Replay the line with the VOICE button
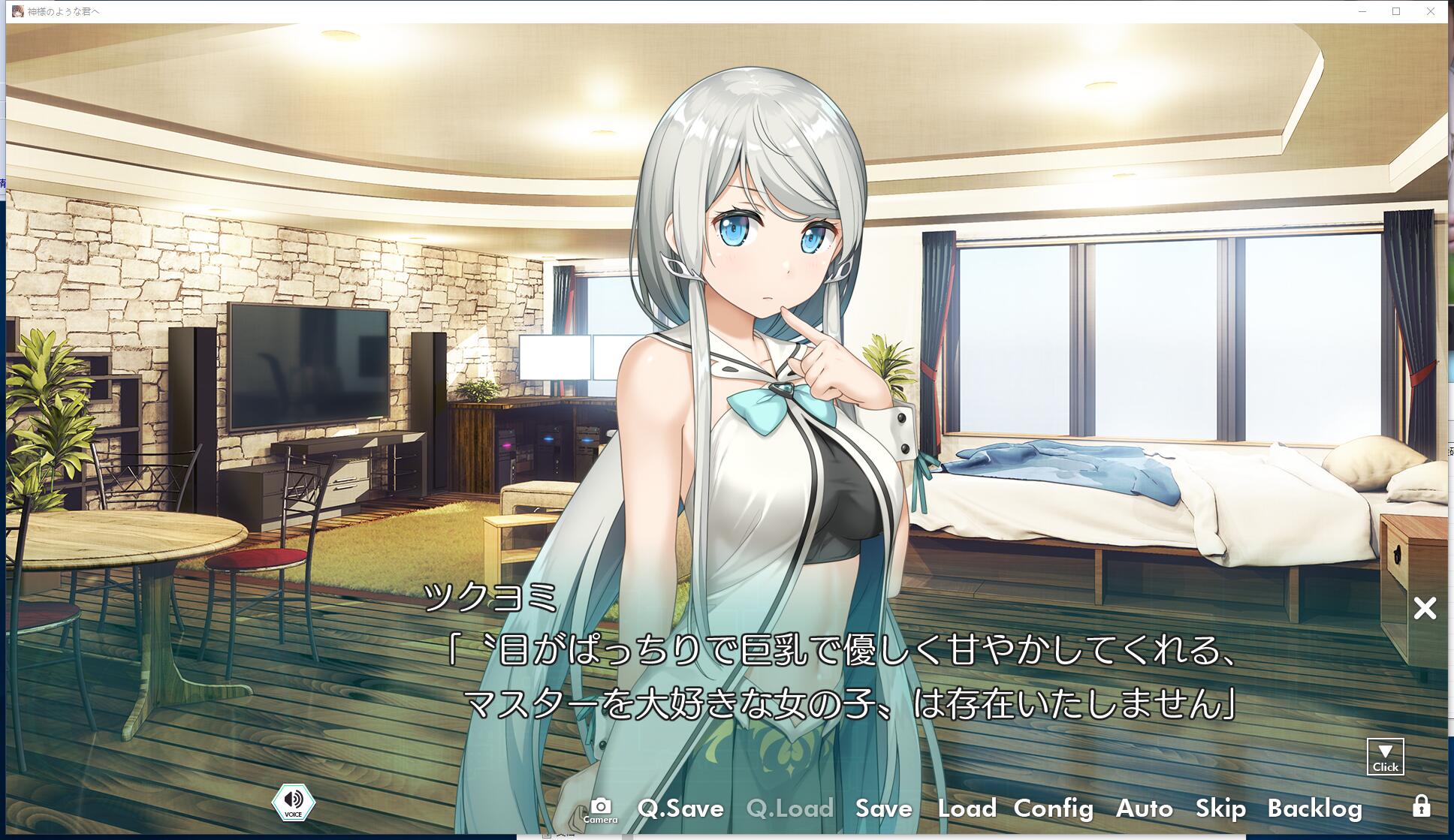Screen dimensions: 1454x840 point(294,802)
